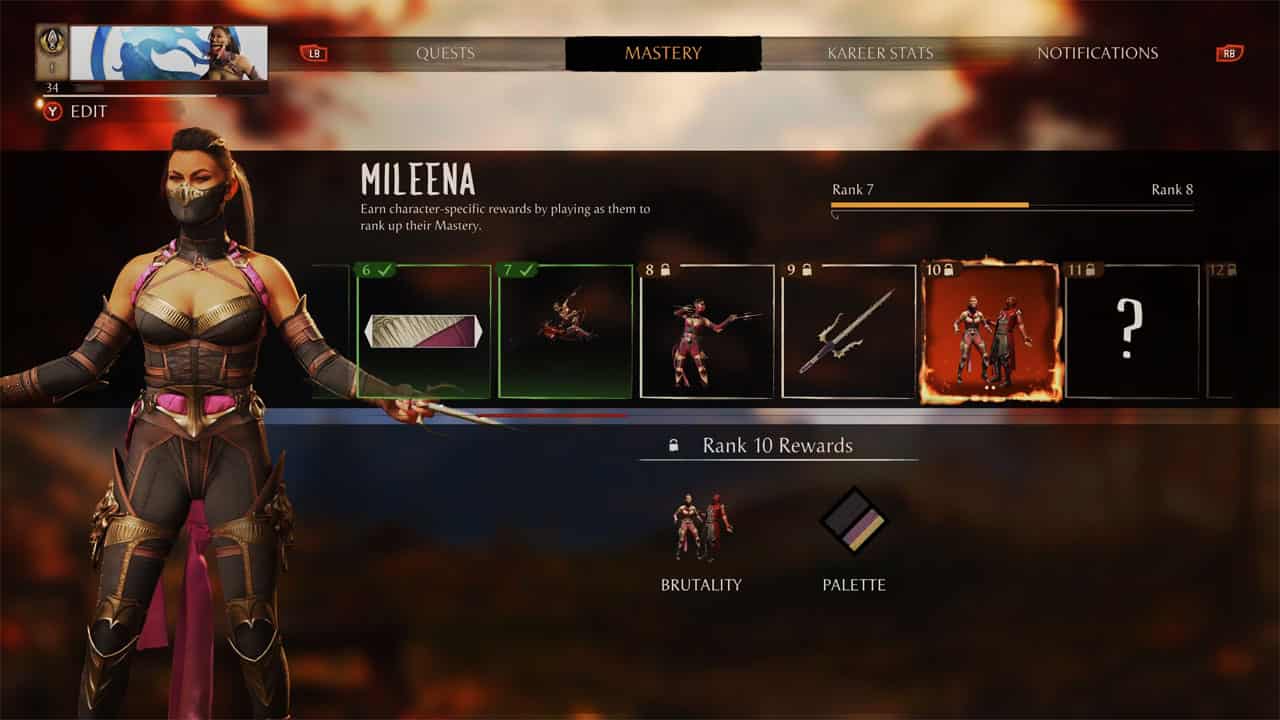Viewport: 1280px width, 720px height.
Task: Select the highlighted rank 10 reward tile
Action: click(990, 331)
